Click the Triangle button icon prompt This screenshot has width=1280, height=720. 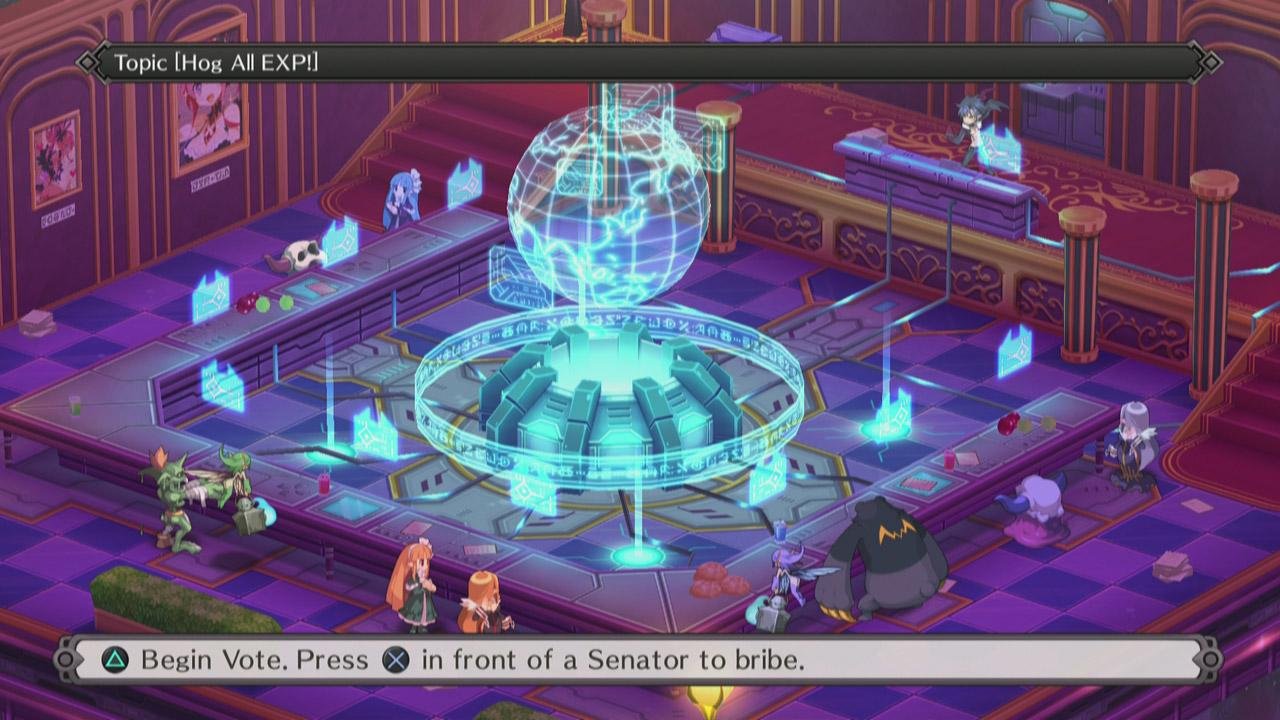113,659
